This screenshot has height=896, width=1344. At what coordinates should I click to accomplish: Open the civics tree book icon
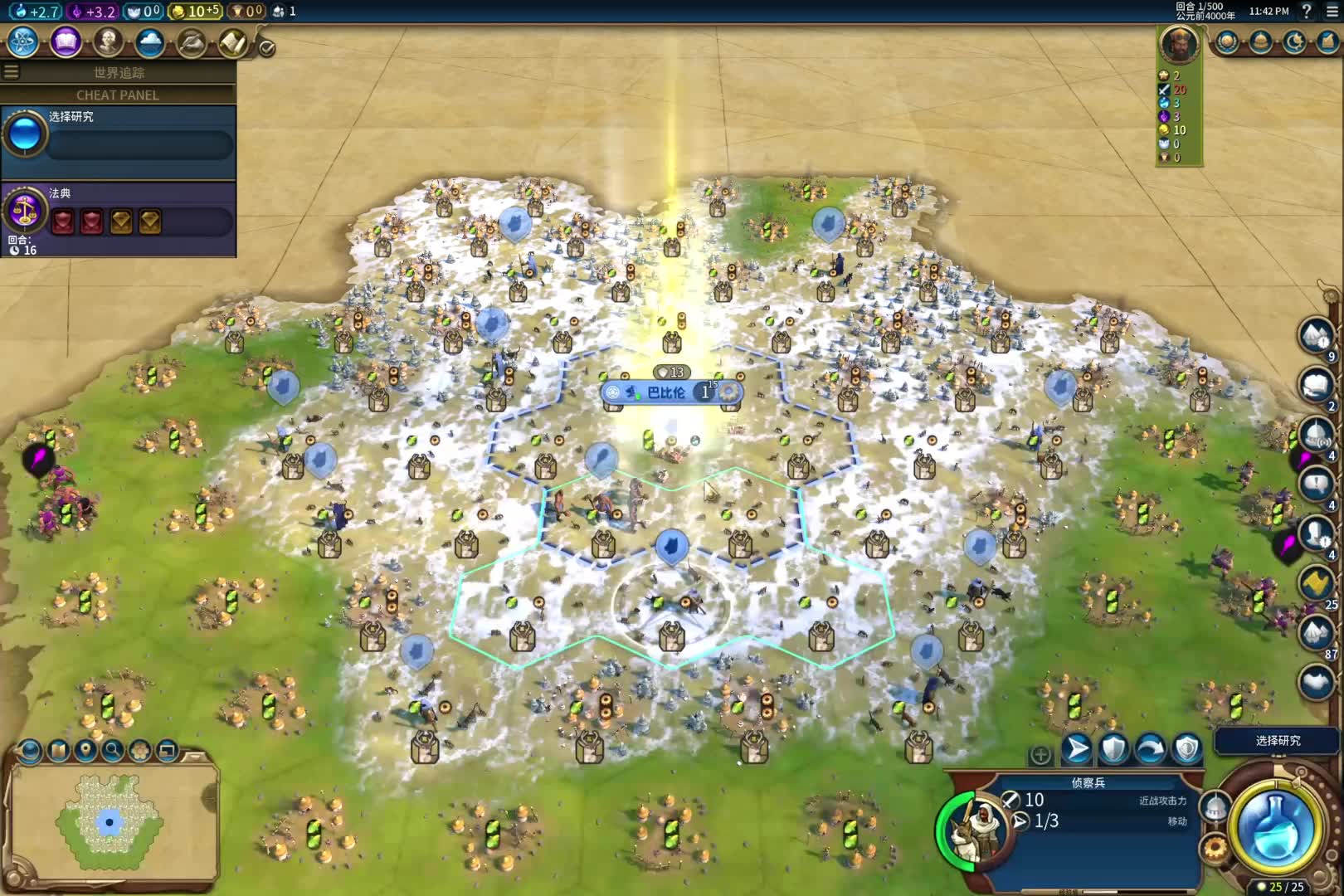click(x=66, y=41)
